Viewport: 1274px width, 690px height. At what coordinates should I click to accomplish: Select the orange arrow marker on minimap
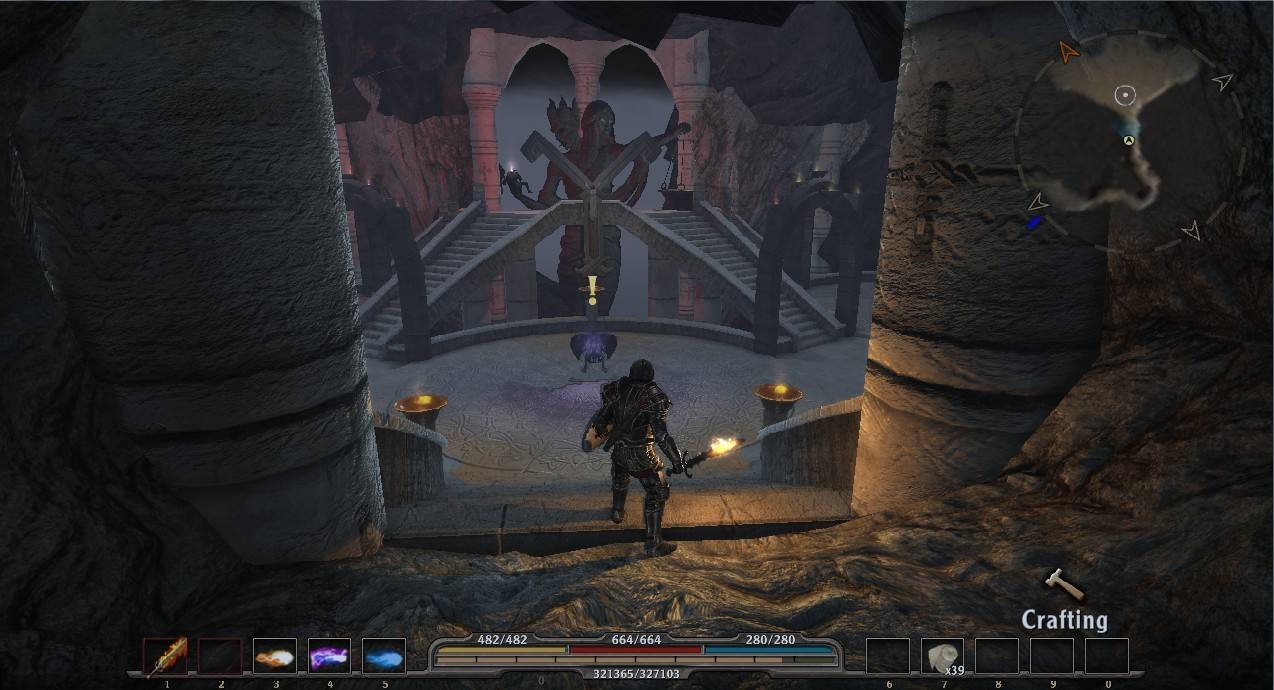click(1069, 51)
